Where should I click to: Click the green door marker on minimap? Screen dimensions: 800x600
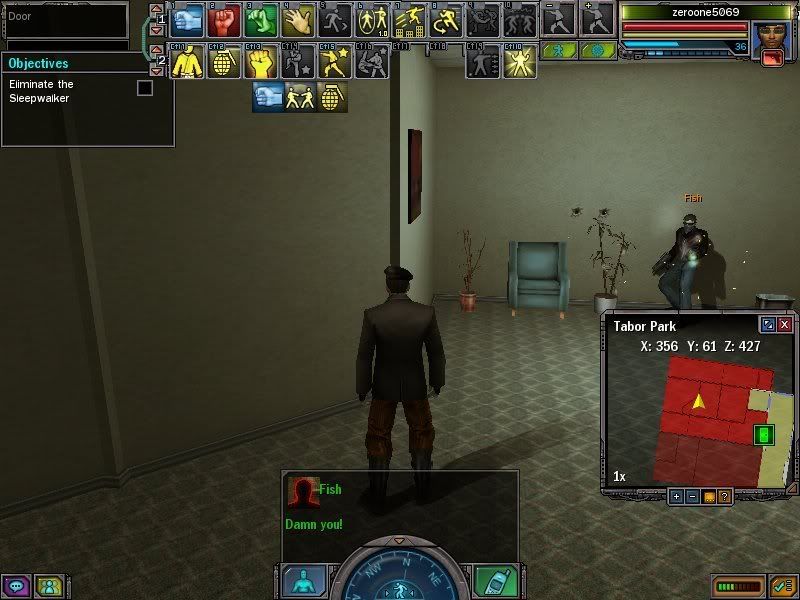point(764,435)
